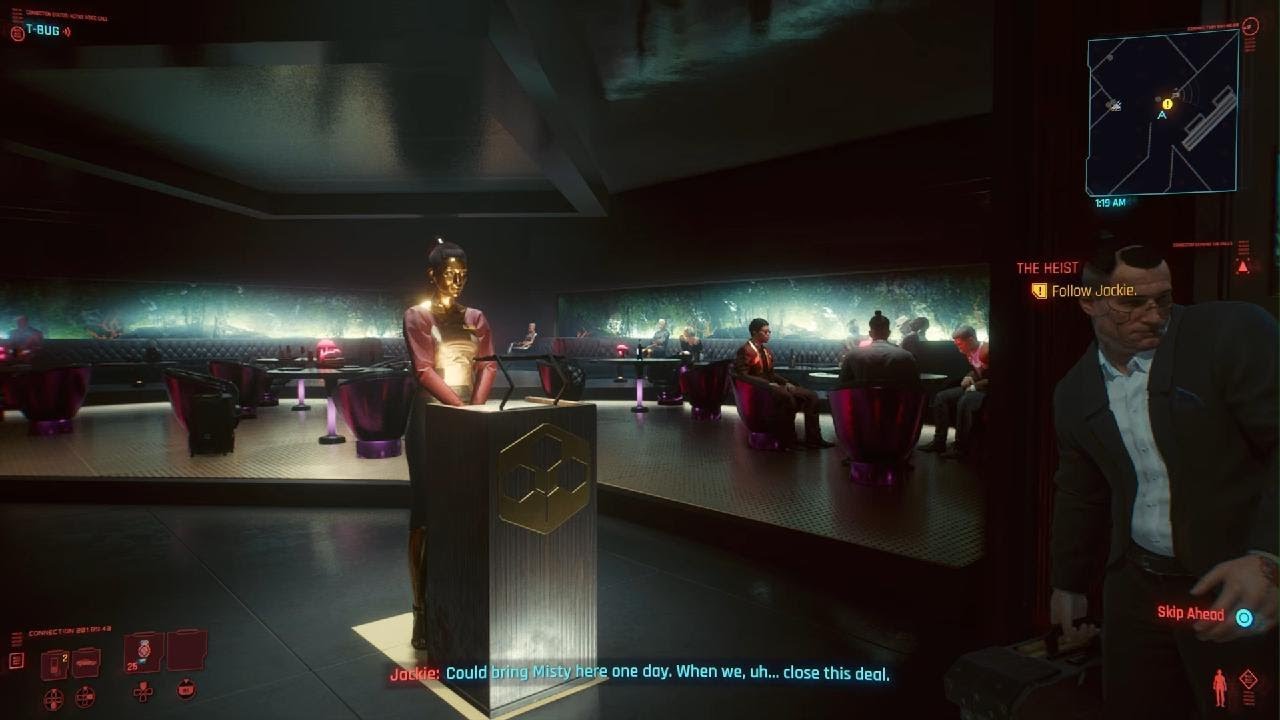Click the grenade icon showing 25 charges

143,651
